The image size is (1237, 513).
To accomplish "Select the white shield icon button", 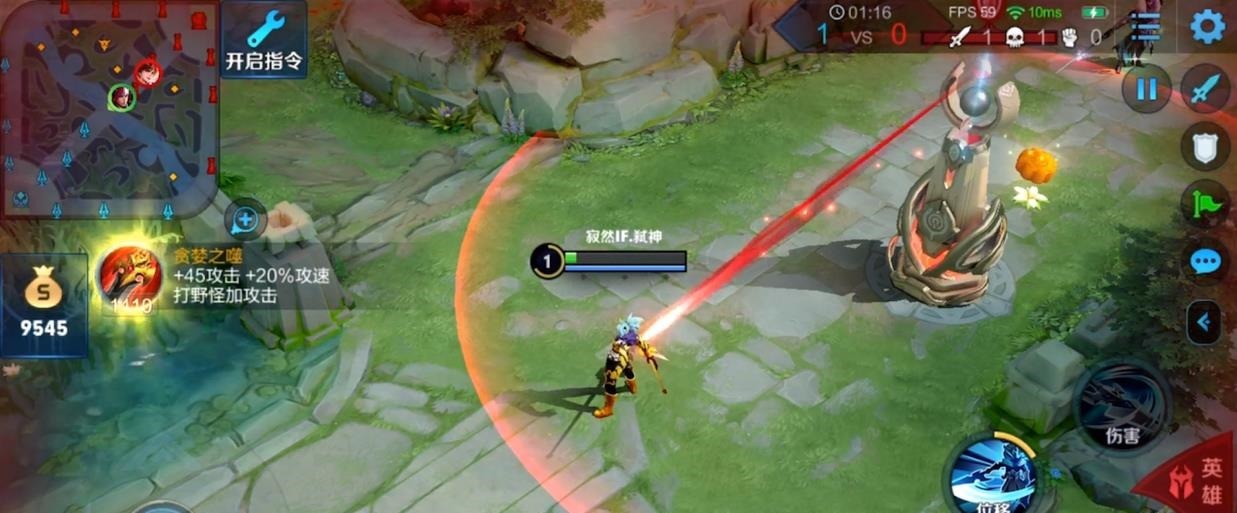I will (1206, 147).
